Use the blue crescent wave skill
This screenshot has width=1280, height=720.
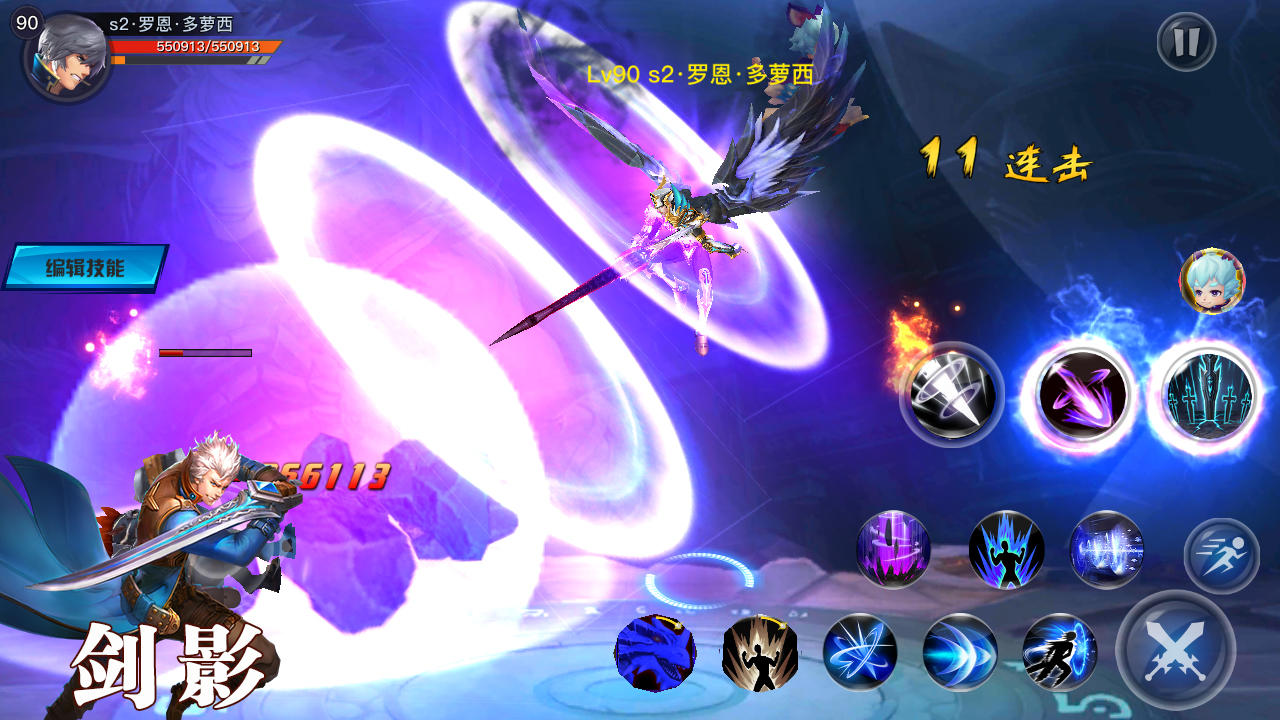click(x=960, y=652)
